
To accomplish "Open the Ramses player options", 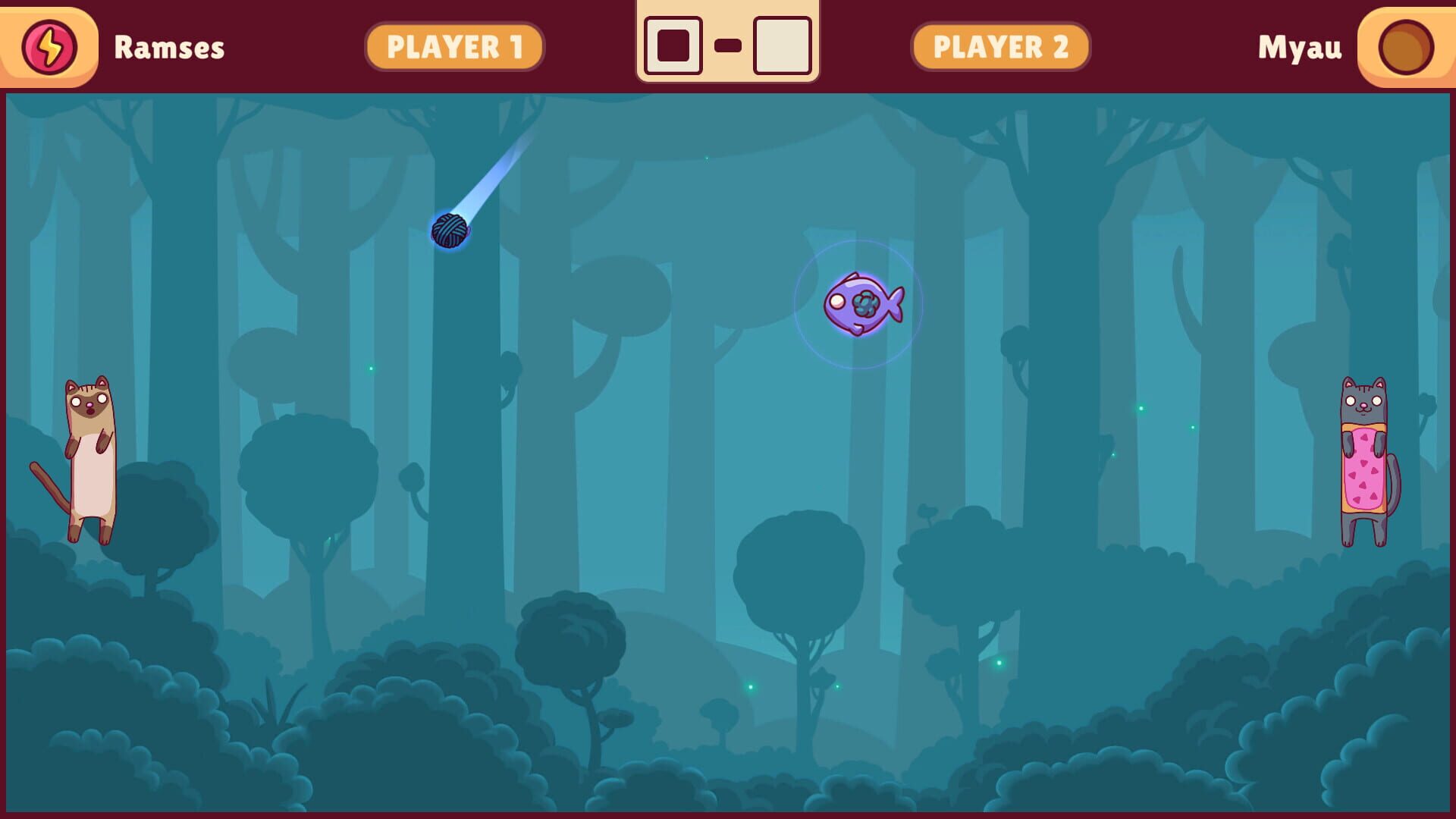I will click(168, 45).
